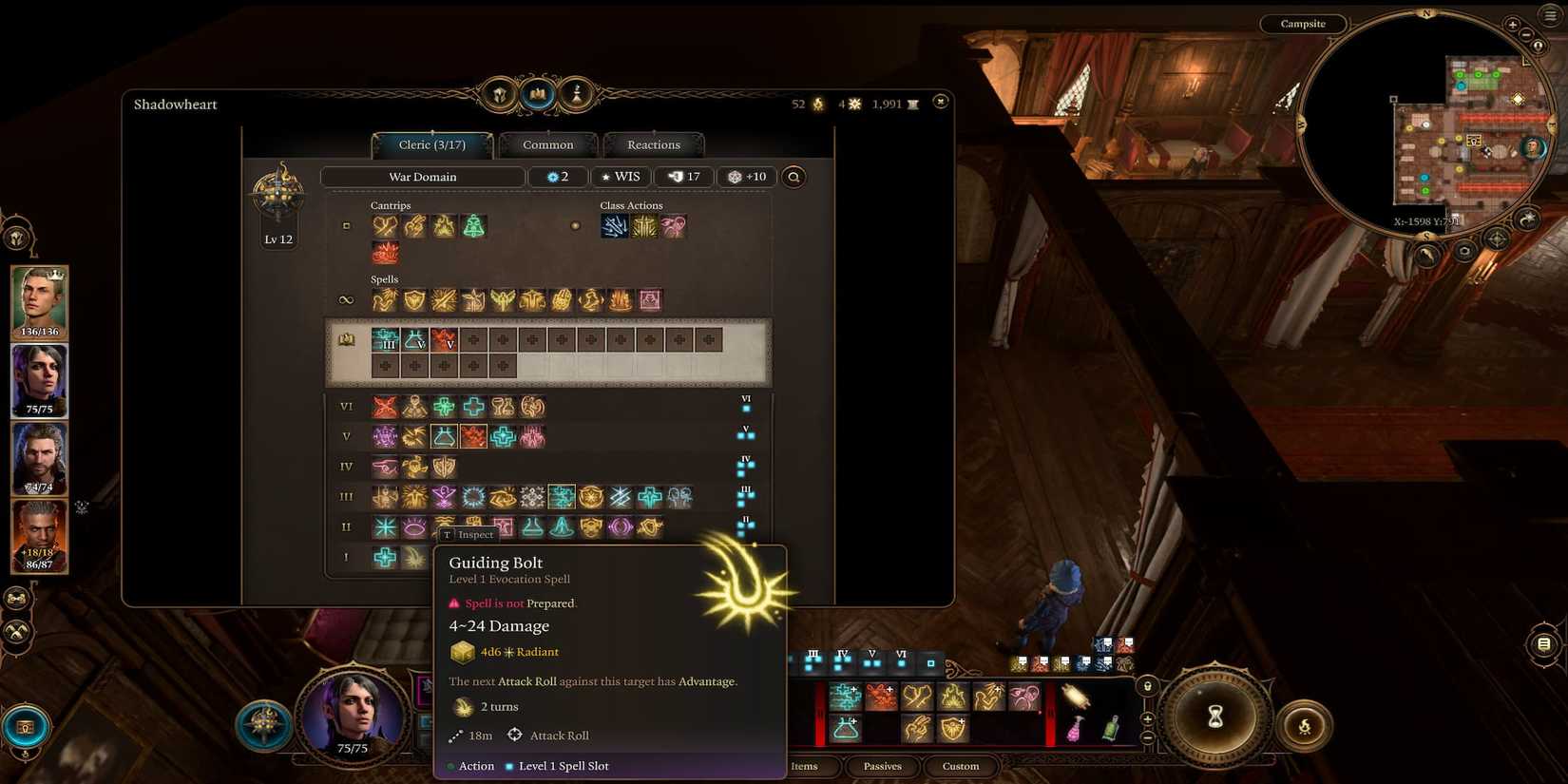The height and width of the screenshot is (784, 1568).
Task: Select the first Class Actions ability icon
Action: tap(616, 225)
